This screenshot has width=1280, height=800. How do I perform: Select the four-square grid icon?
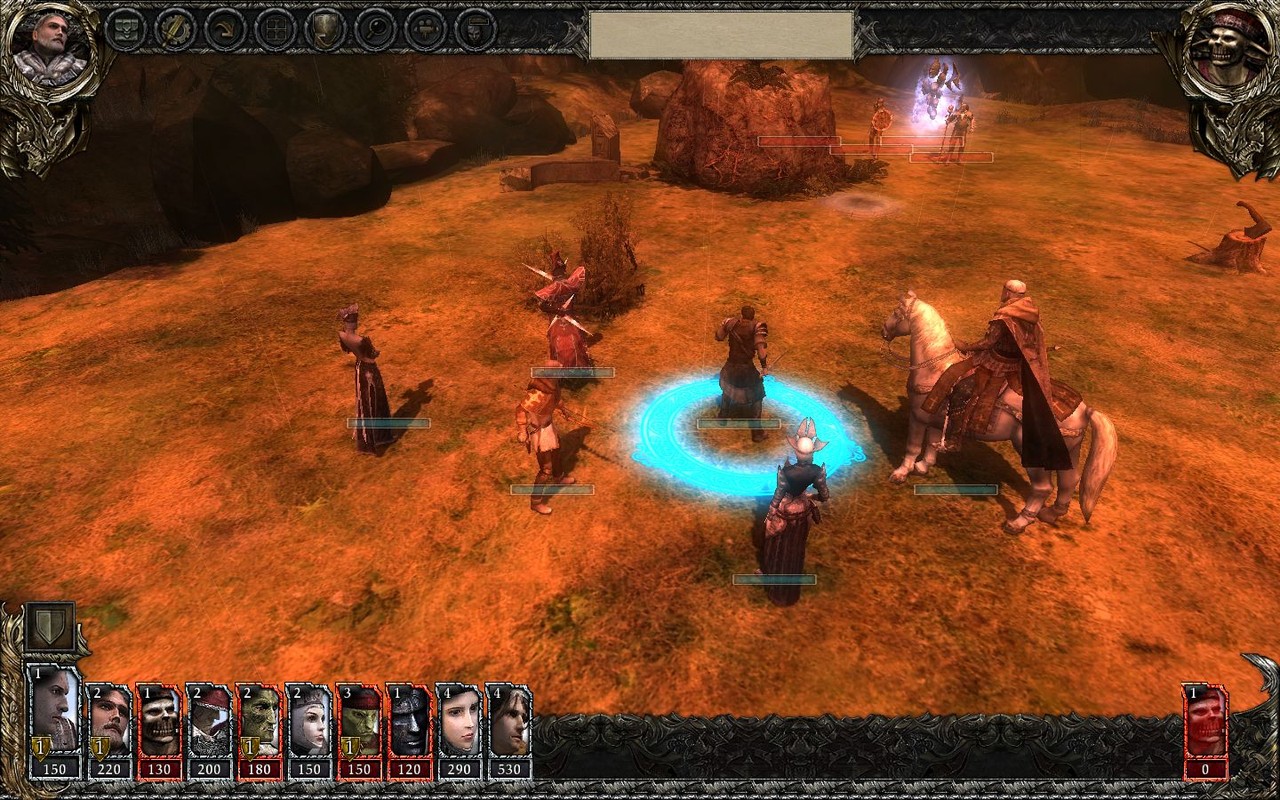click(275, 29)
